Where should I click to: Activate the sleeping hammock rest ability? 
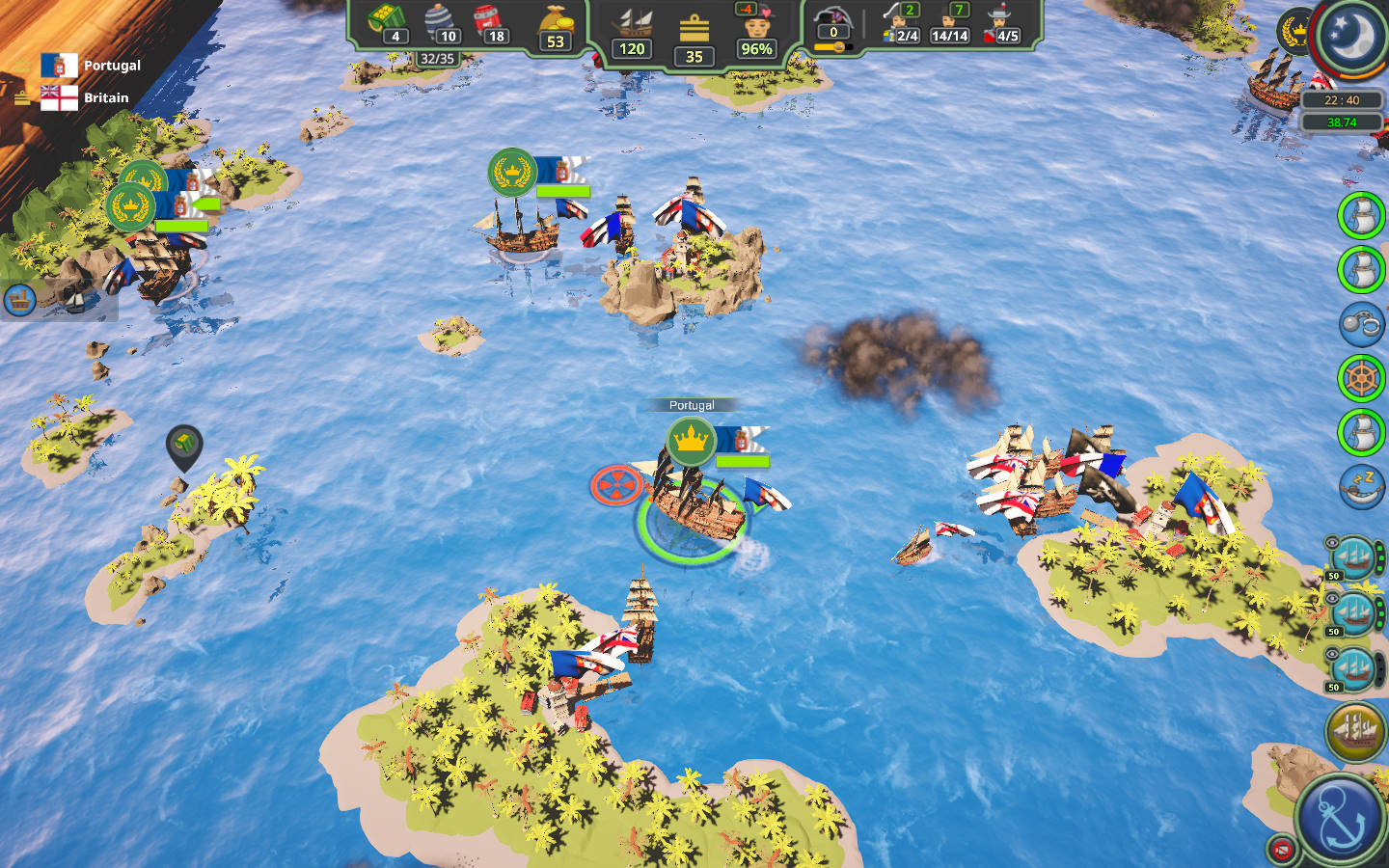(x=1361, y=486)
